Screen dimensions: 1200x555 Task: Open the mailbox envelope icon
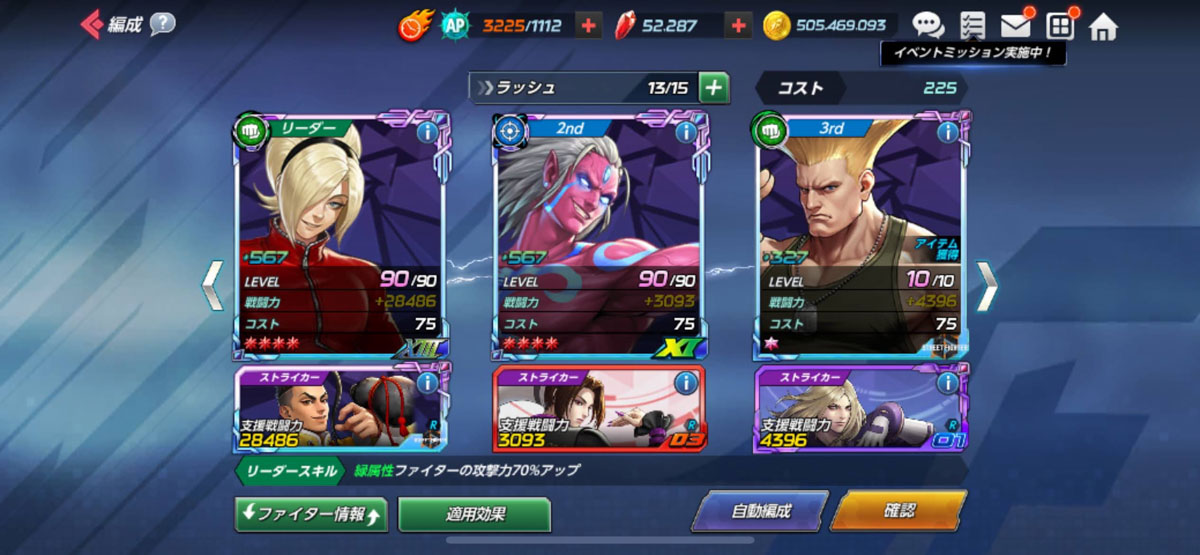click(x=1016, y=26)
